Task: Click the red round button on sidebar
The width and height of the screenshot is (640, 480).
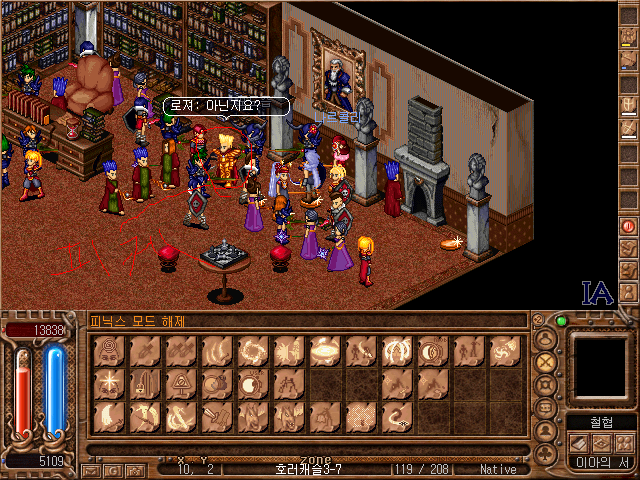Action: pos(629,227)
